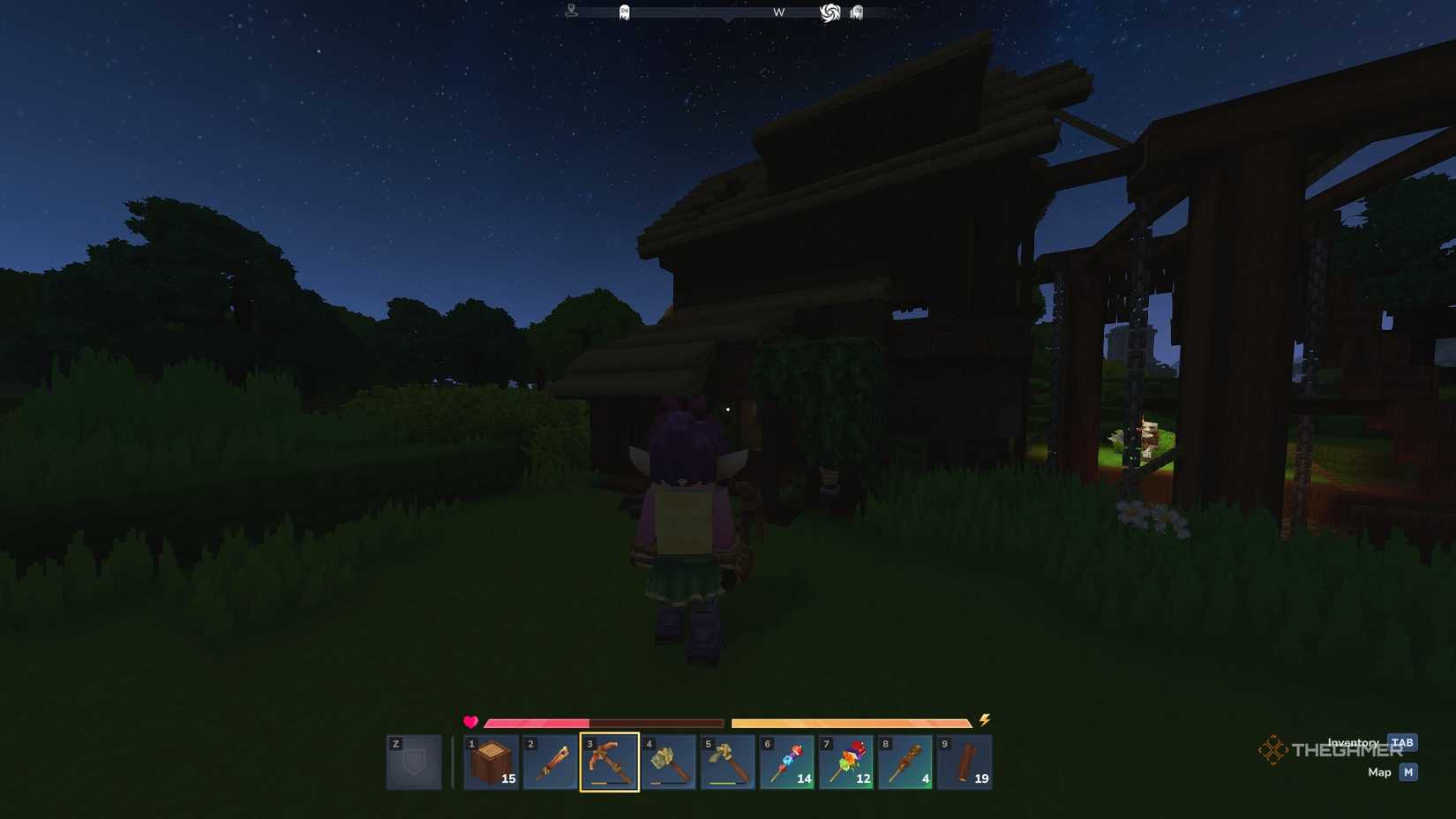1456x819 pixels.
Task: Select the flower bouquet item in slot 7
Action: click(846, 762)
